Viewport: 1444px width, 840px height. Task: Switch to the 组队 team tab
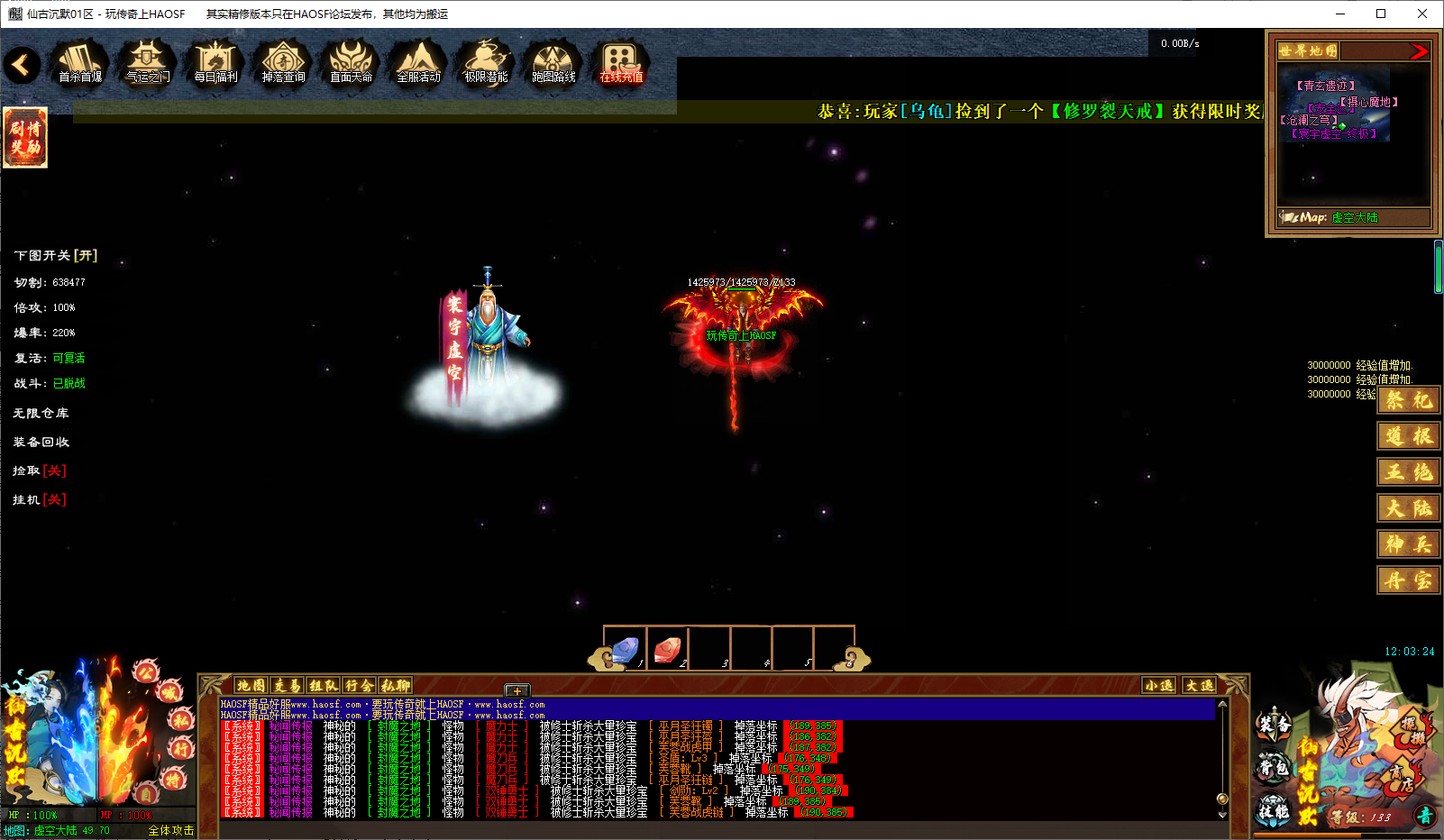tap(323, 686)
